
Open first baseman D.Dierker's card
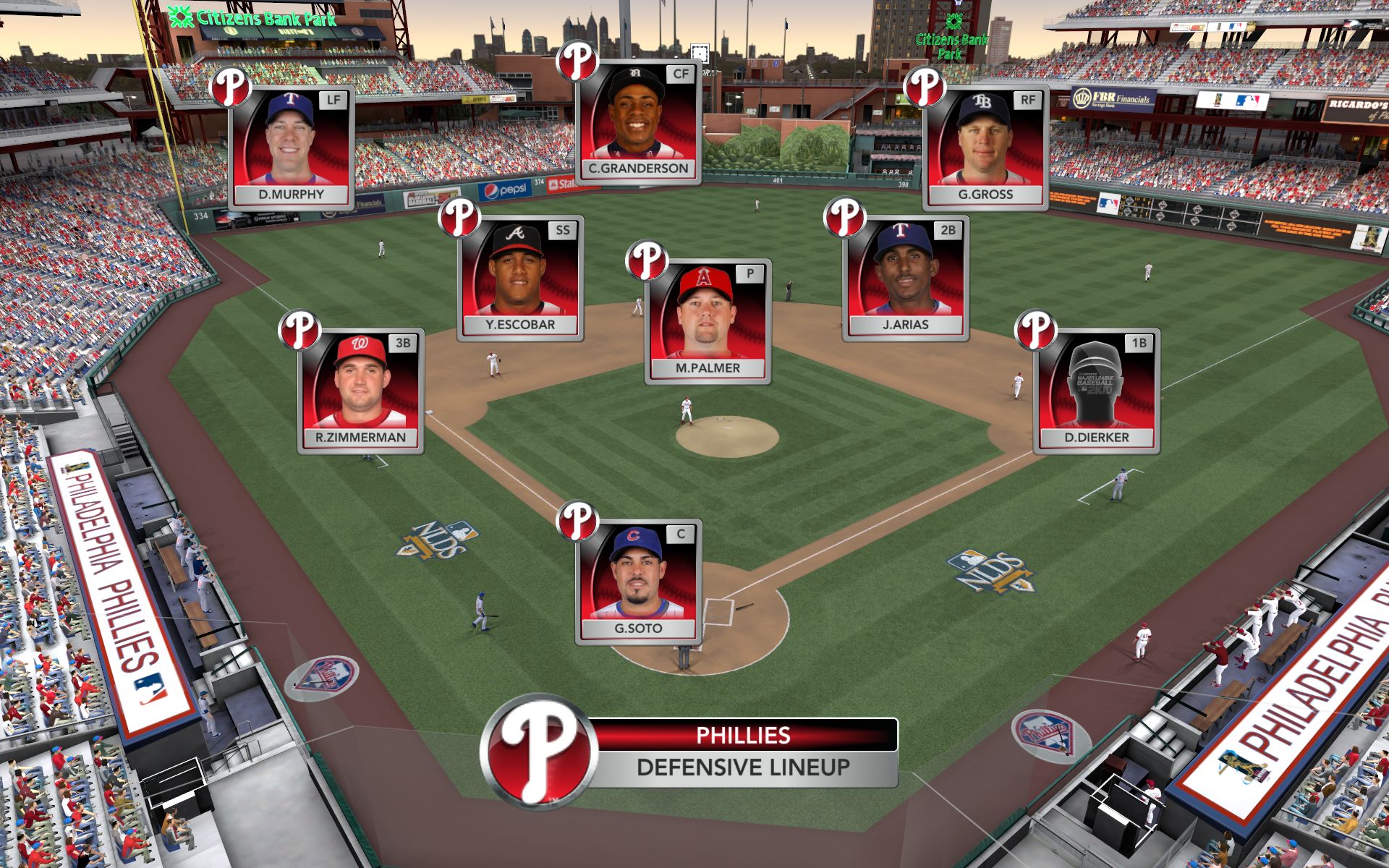click(1097, 391)
